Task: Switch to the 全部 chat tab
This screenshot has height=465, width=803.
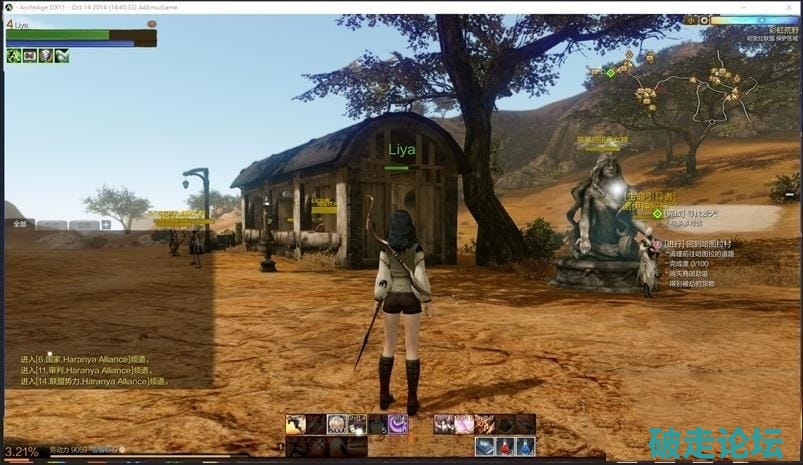Action: click(x=20, y=225)
